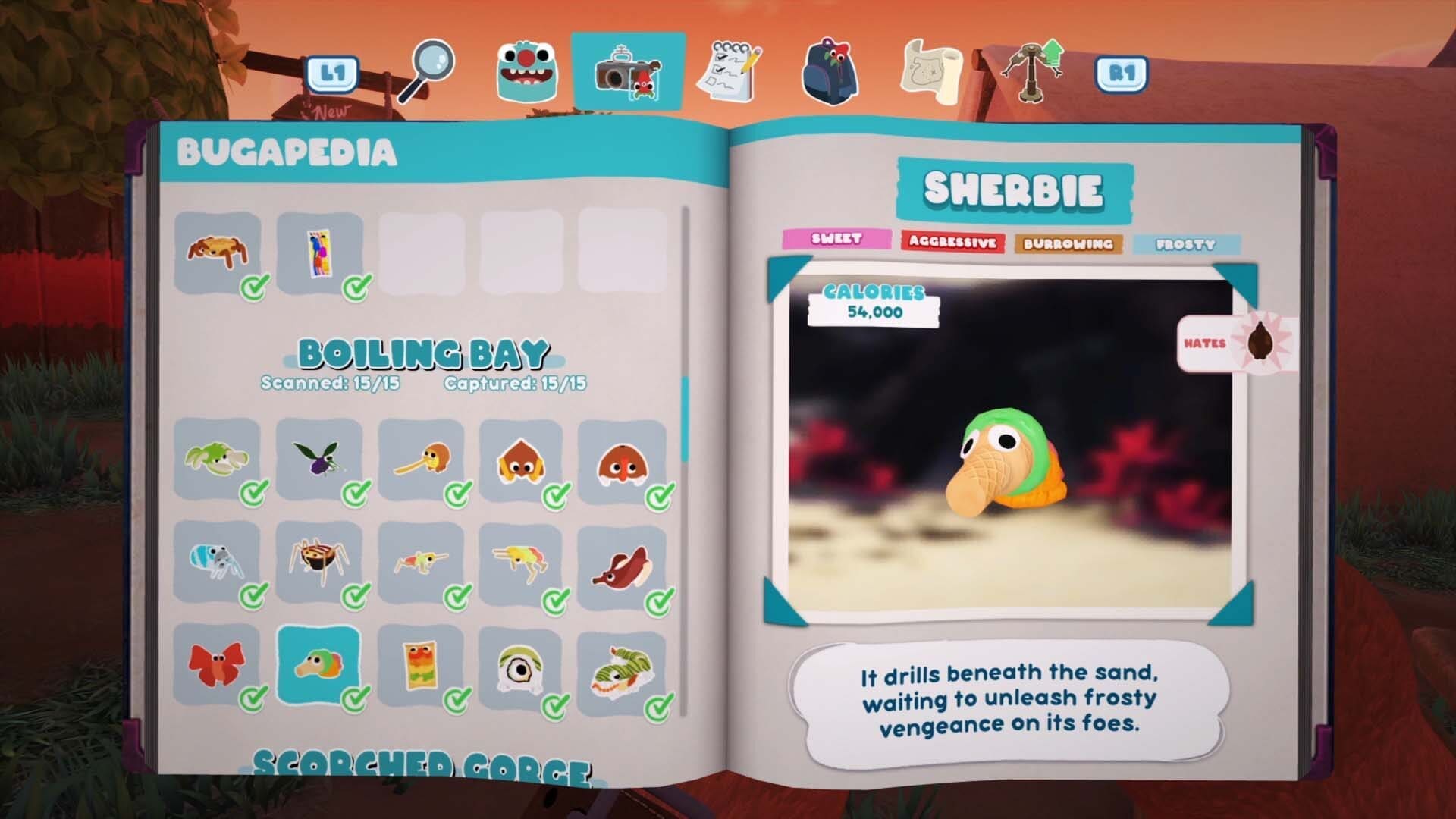Open the map scroll tab
Viewport: 1456px width, 819px height.
pos(931,72)
